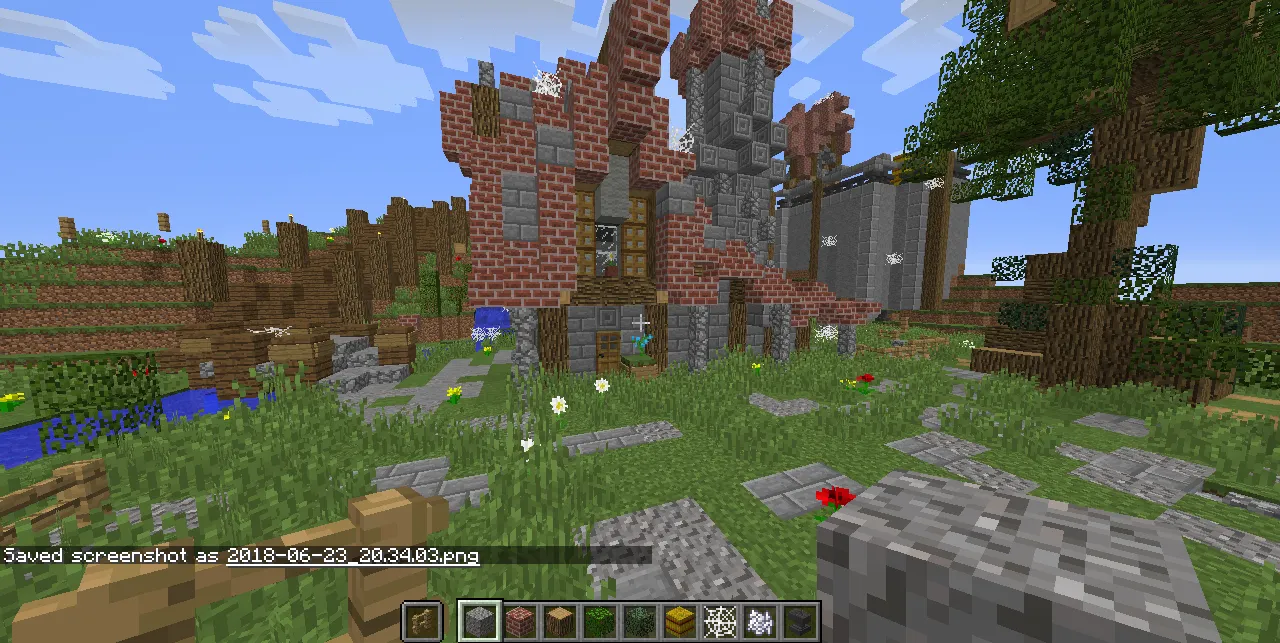This screenshot has height=643, width=1280.
Task: Select the fence in the offhand slot
Action: [x=422, y=621]
